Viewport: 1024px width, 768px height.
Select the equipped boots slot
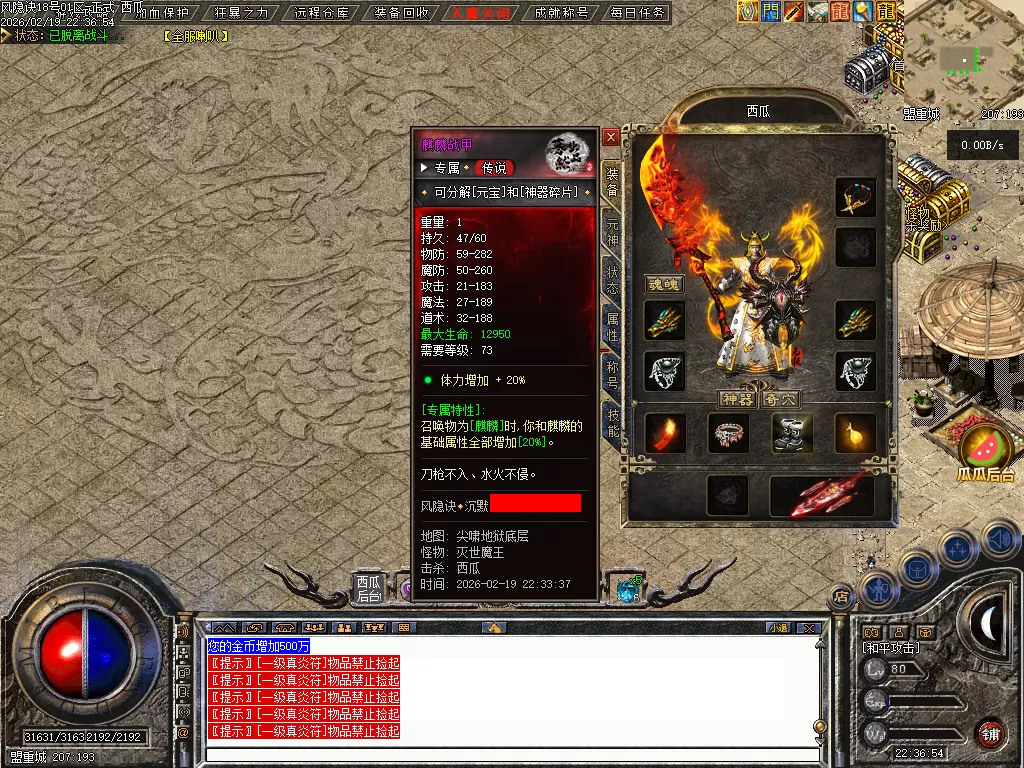point(792,433)
